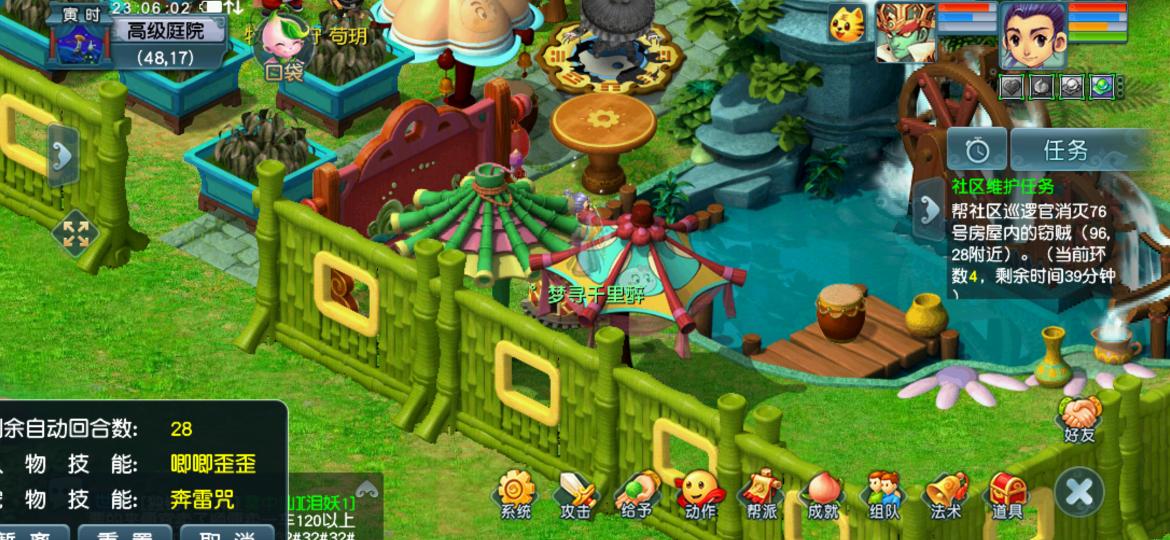The width and height of the screenshot is (1170, 540).
Task: Click the 重置 reset button
Action: [123, 533]
